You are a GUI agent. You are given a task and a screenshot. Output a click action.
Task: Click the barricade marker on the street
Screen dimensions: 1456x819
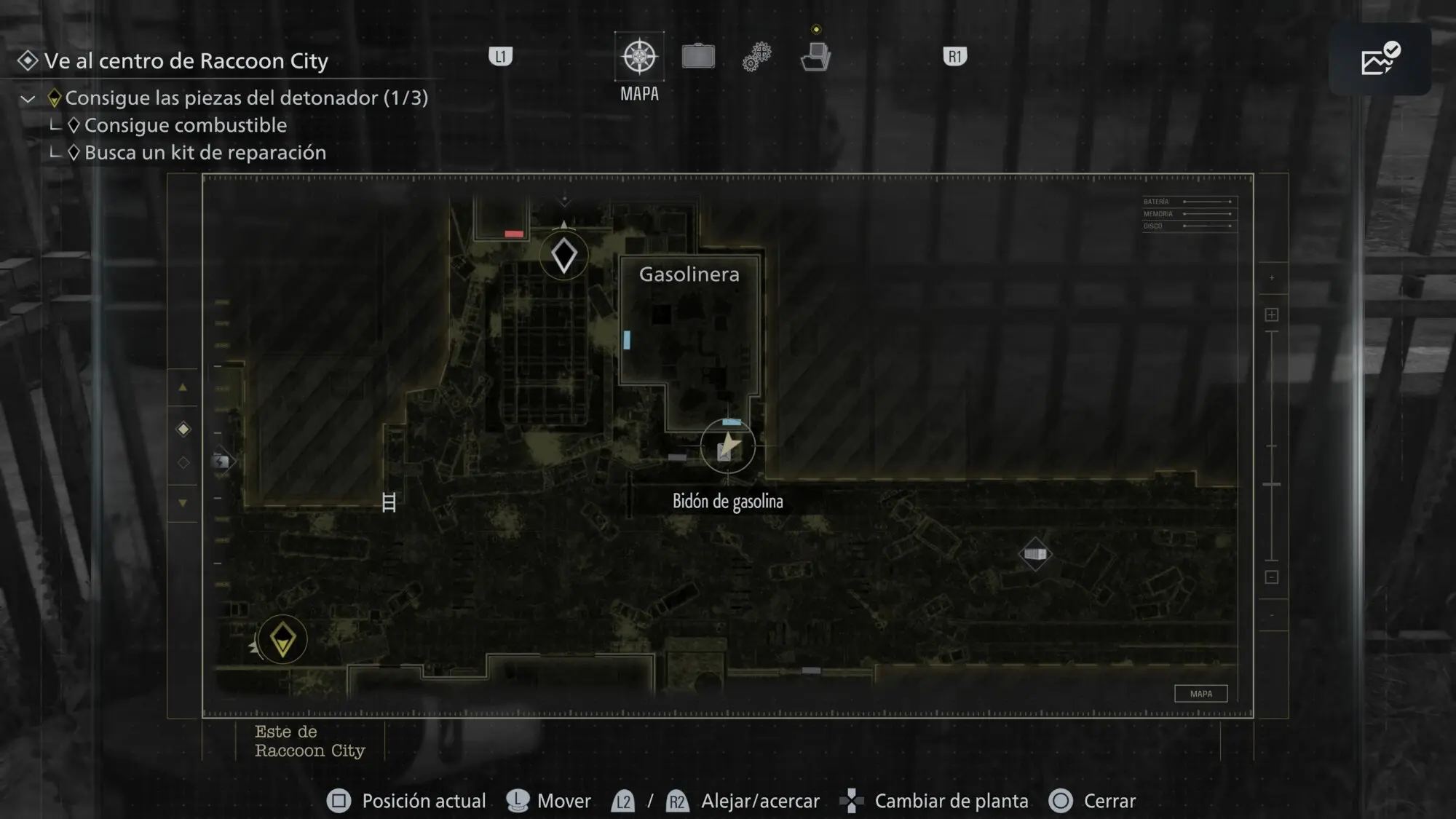click(1035, 555)
